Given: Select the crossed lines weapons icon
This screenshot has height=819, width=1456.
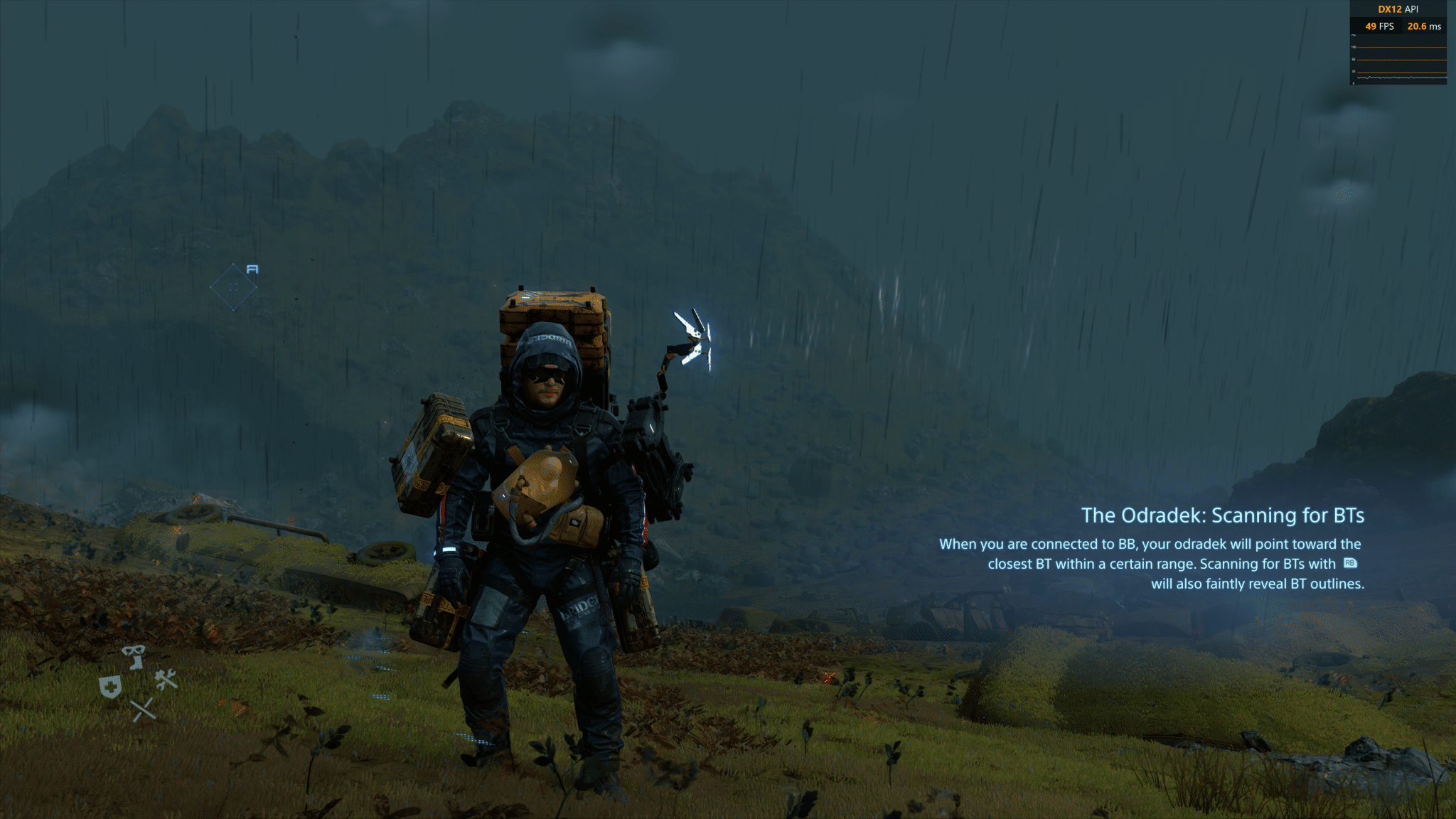Looking at the screenshot, I should [143, 710].
